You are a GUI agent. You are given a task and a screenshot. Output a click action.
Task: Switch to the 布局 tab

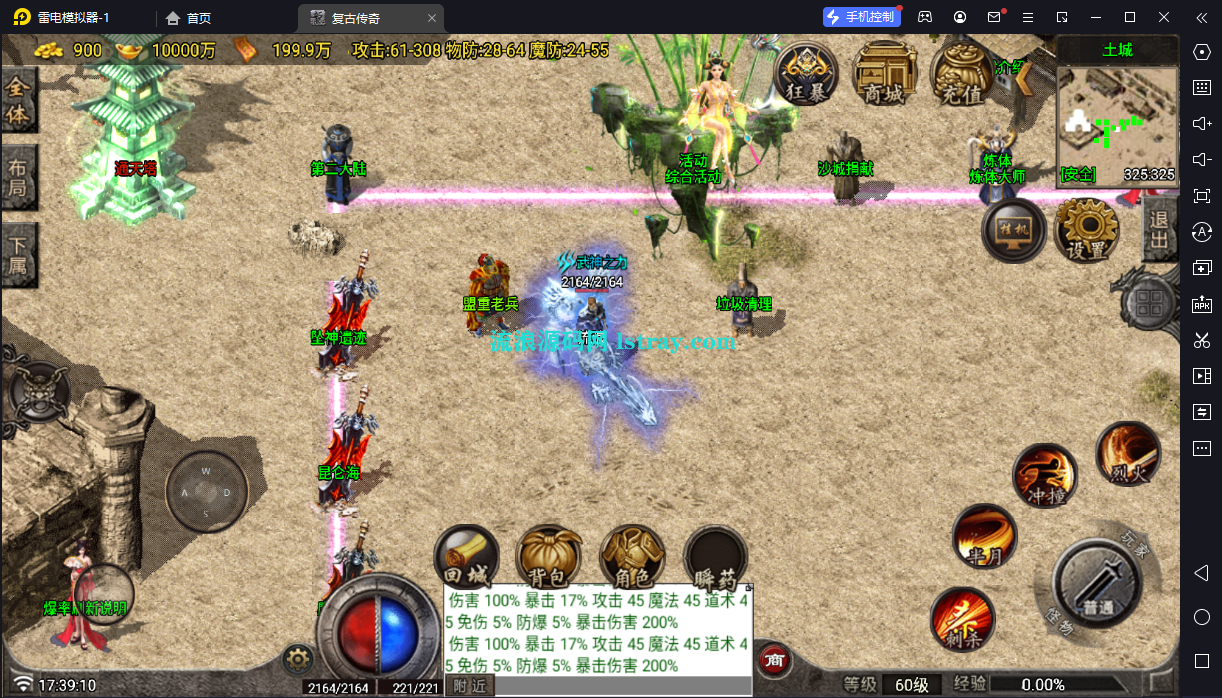pos(19,177)
